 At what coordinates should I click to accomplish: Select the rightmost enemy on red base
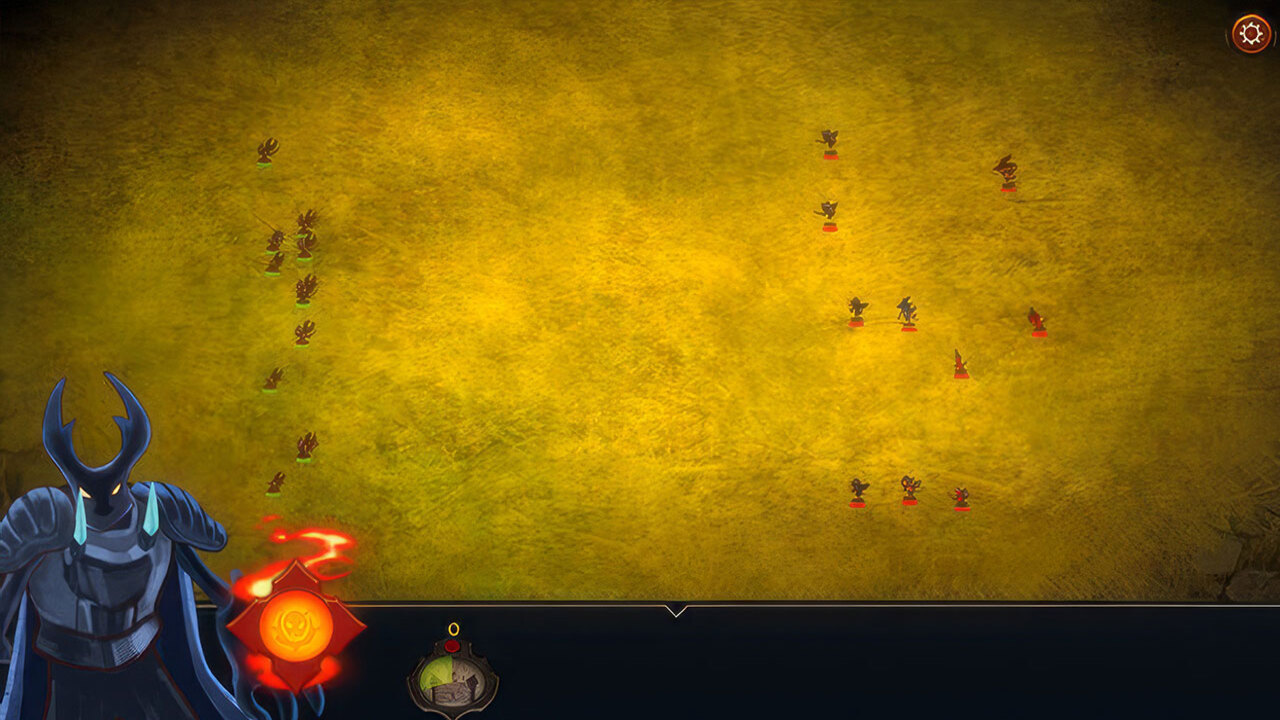pyautogui.click(x=1036, y=320)
